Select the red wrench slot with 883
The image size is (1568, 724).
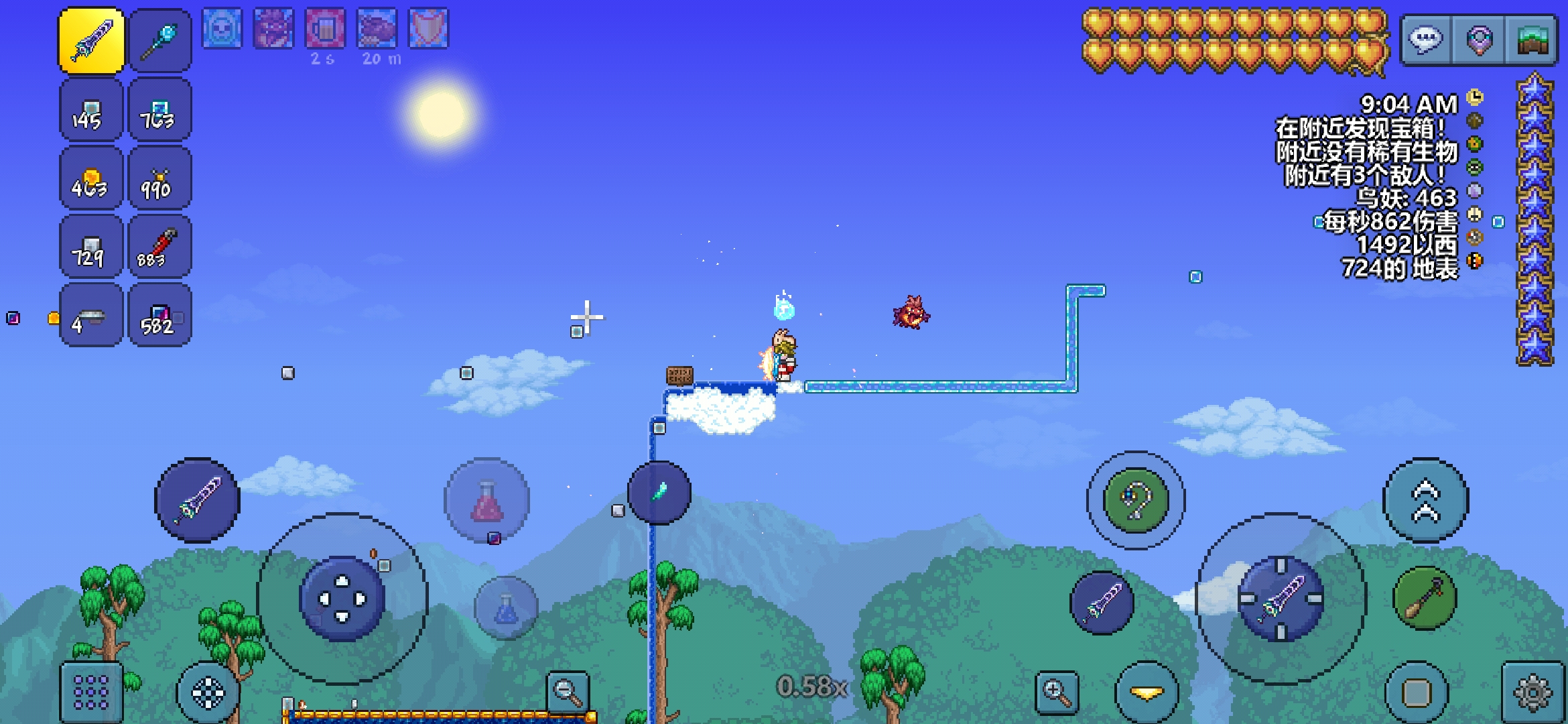(x=159, y=247)
